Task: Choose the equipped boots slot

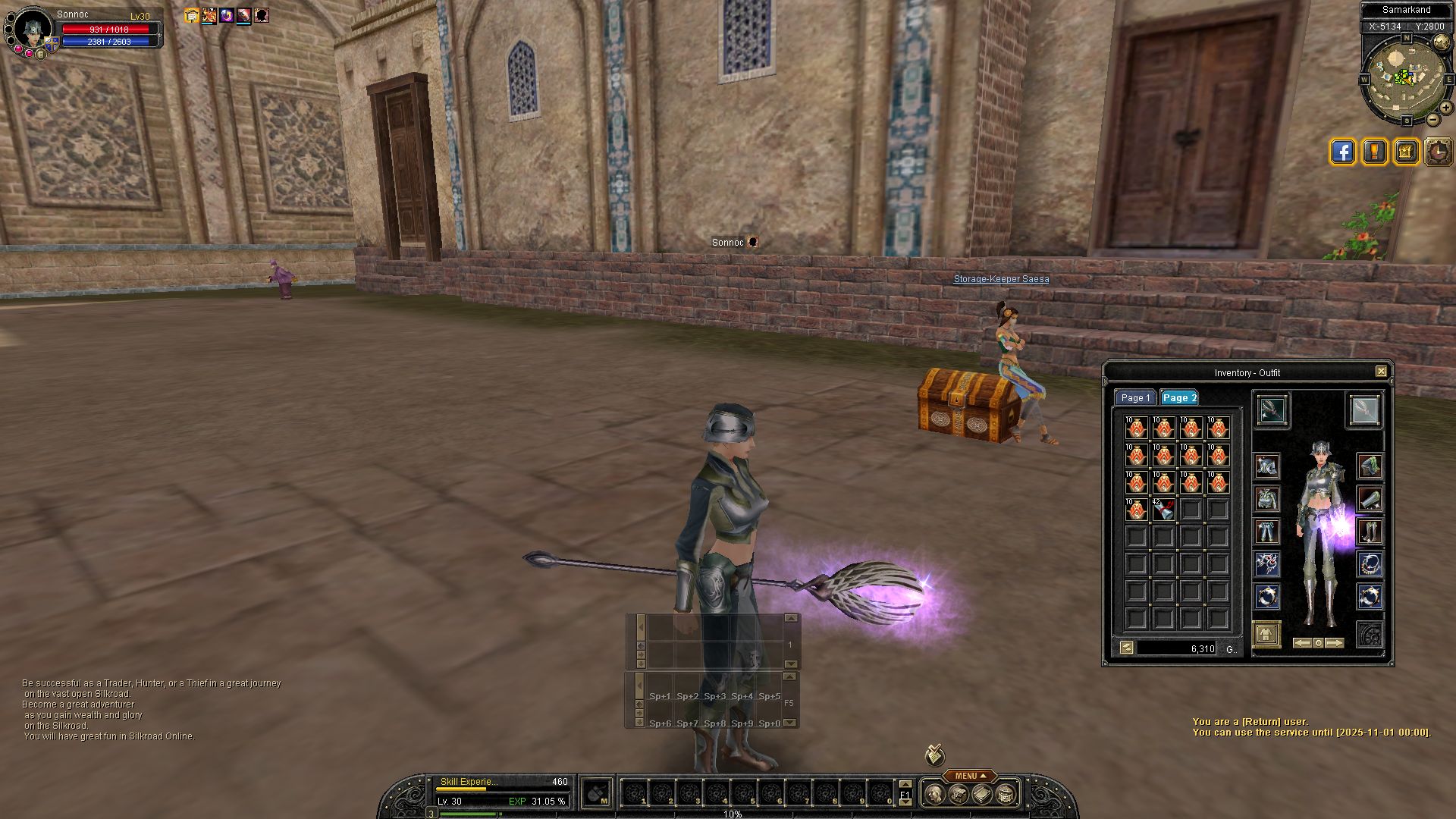Action: tap(1370, 531)
